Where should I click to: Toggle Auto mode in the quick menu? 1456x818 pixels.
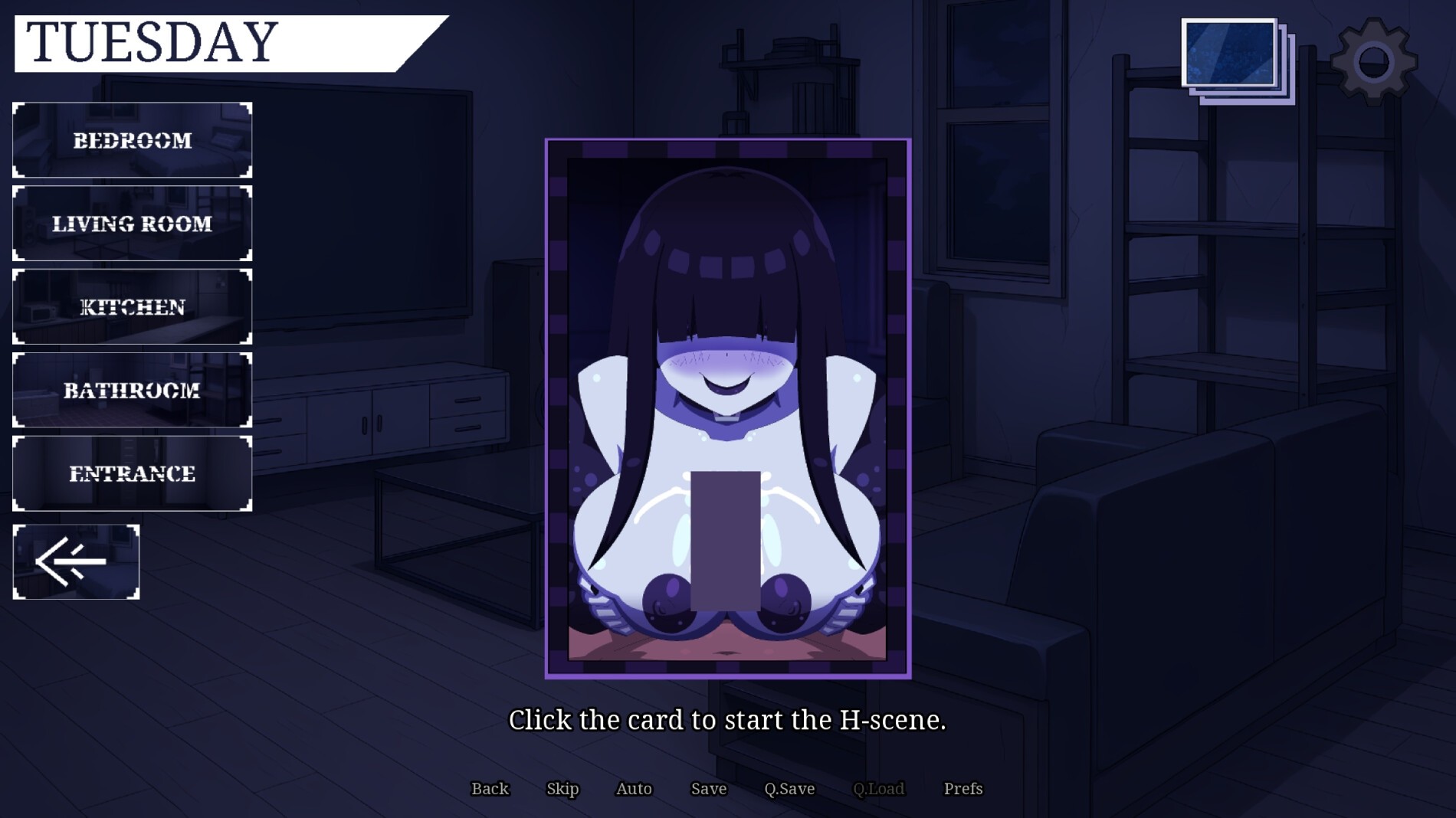pyautogui.click(x=634, y=789)
